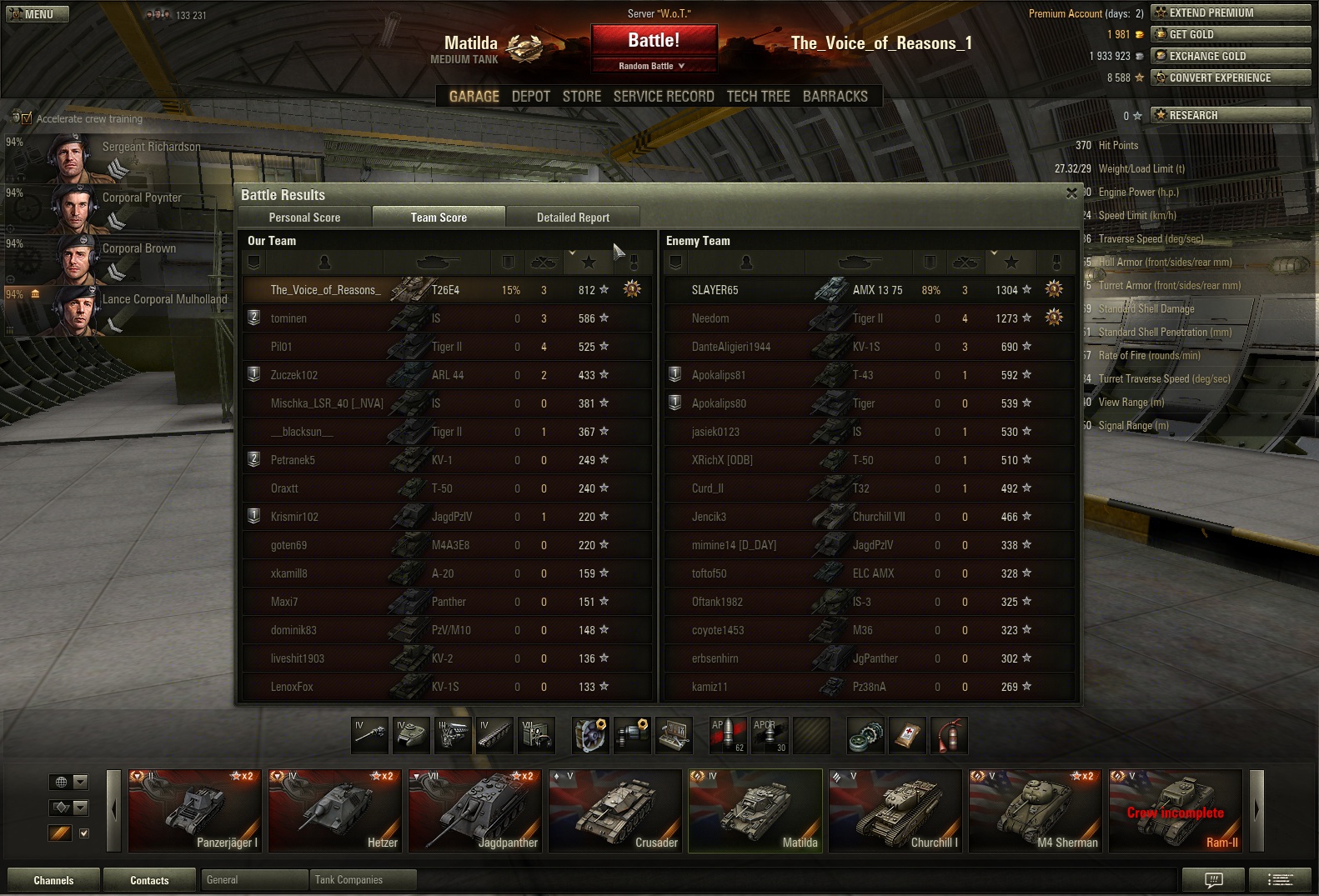1319x896 pixels.
Task: Close the Battle Results window
Action: tap(1071, 193)
